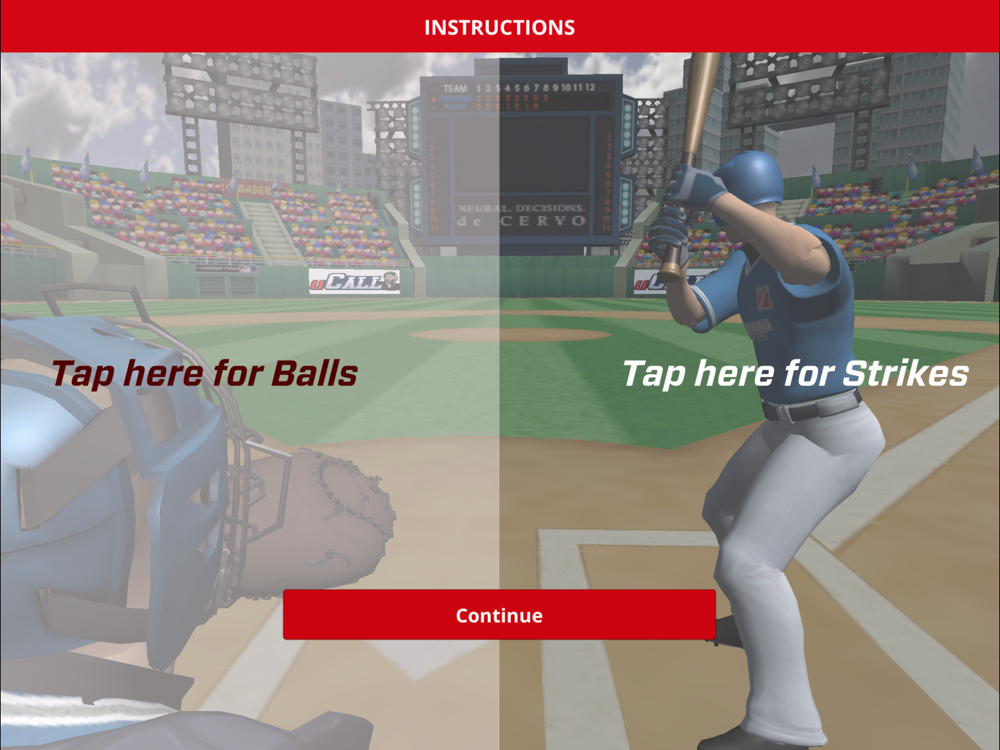Tap the 'Tap here for Strikes' zone
The image size is (1000, 750).
coord(795,374)
